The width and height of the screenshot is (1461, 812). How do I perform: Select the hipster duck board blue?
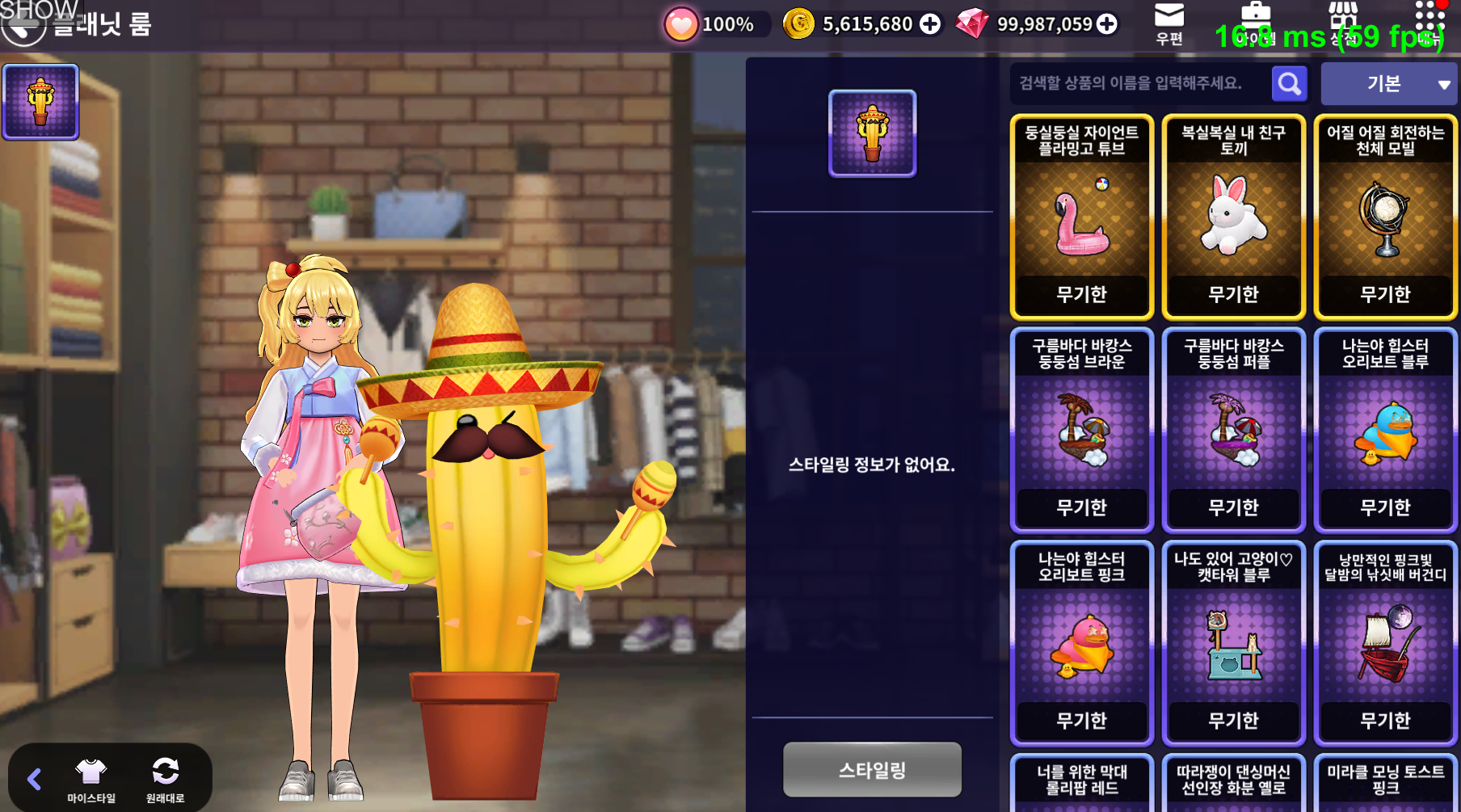coord(1385,431)
